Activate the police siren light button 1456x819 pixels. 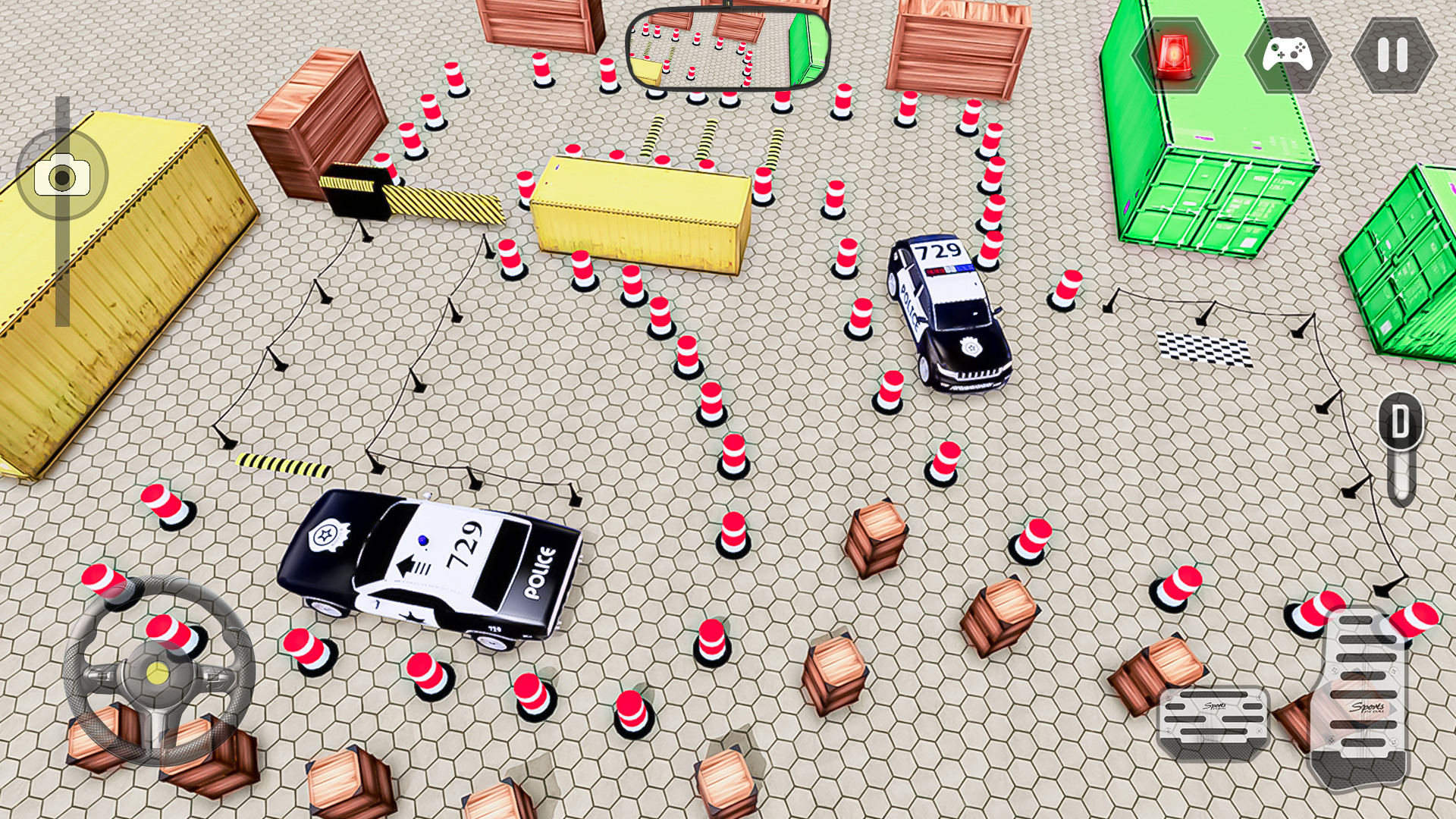(x=1174, y=55)
